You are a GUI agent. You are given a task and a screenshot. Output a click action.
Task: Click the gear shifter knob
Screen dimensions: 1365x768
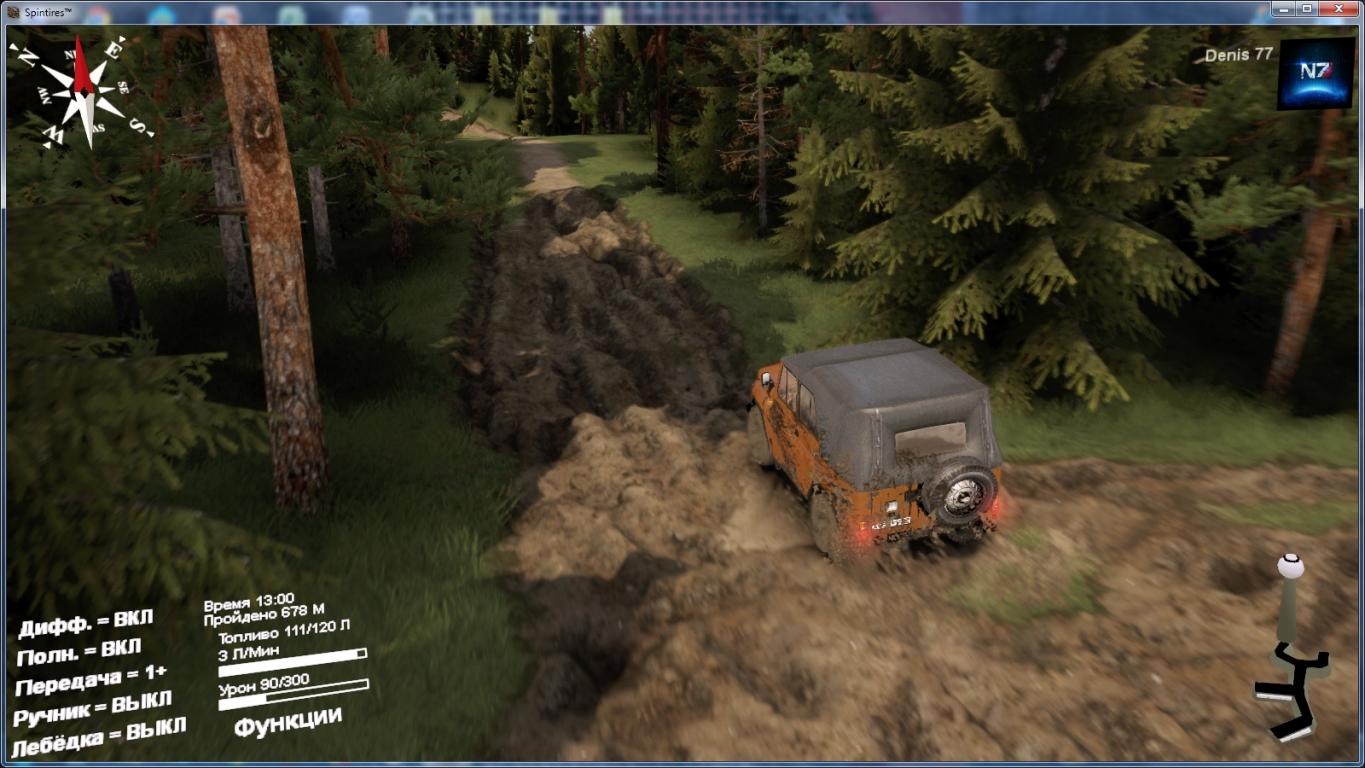1290,567
